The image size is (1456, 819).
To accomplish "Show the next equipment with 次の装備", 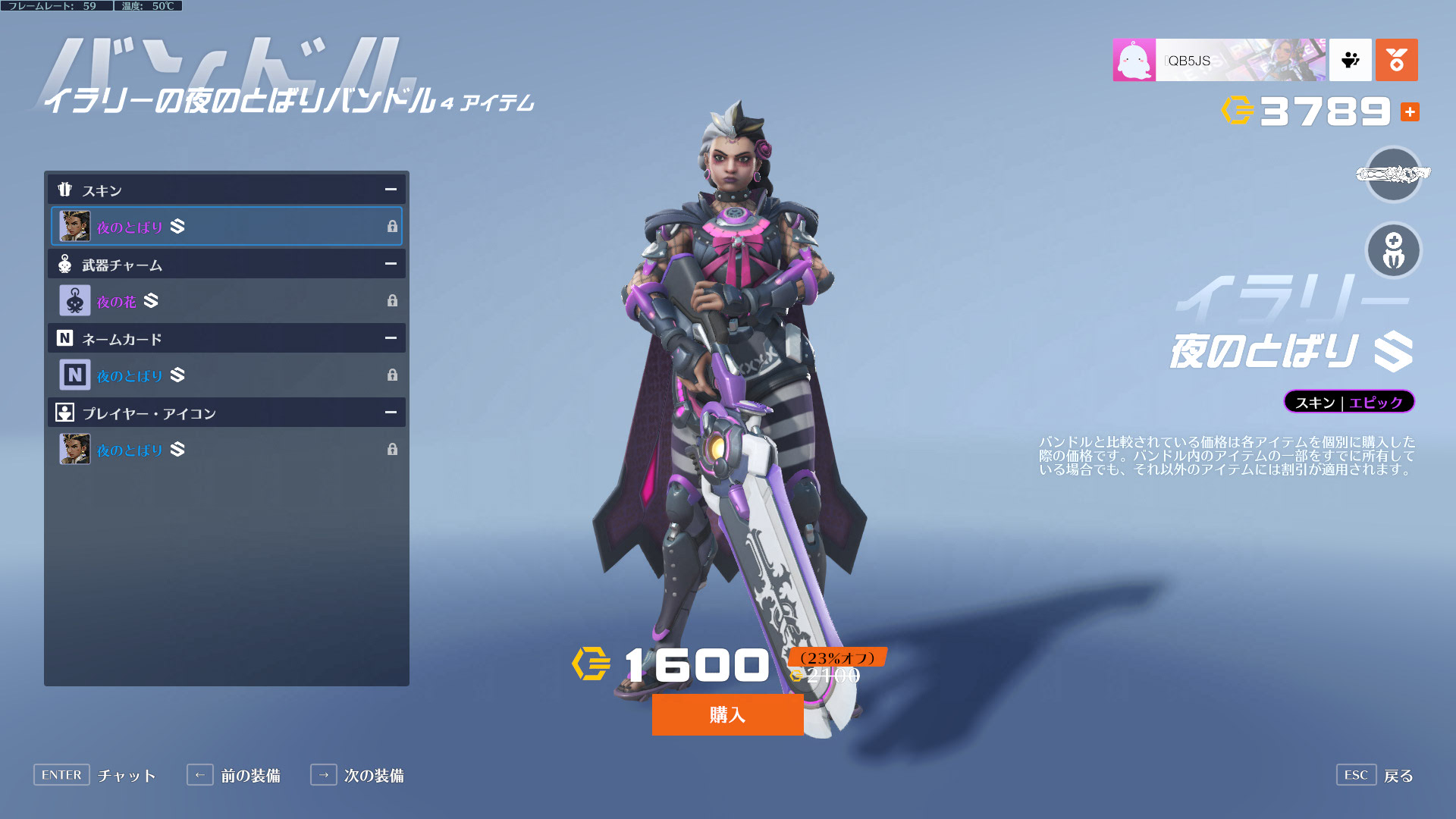I will 357,775.
